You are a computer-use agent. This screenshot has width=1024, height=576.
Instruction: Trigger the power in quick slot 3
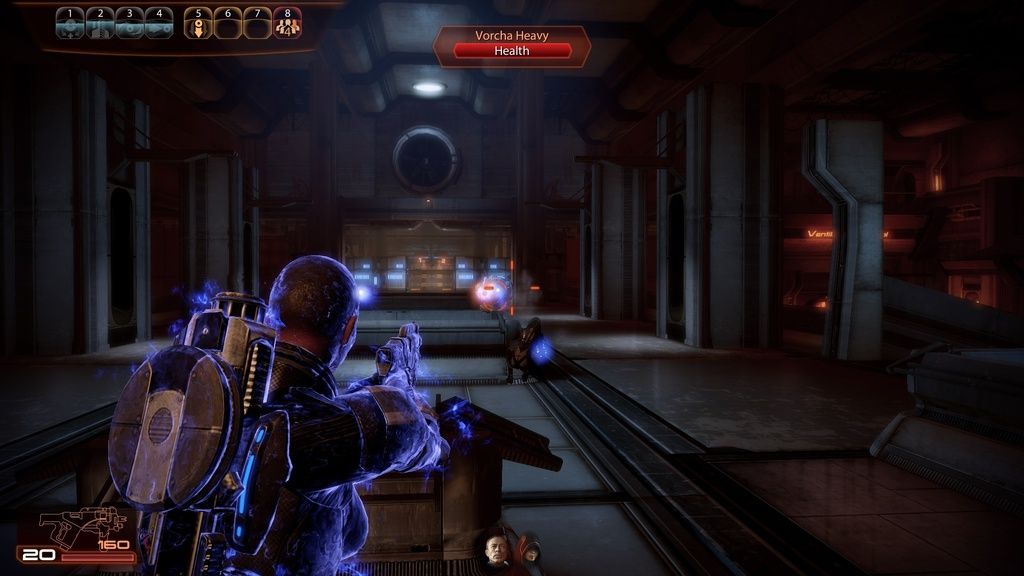(x=129, y=23)
